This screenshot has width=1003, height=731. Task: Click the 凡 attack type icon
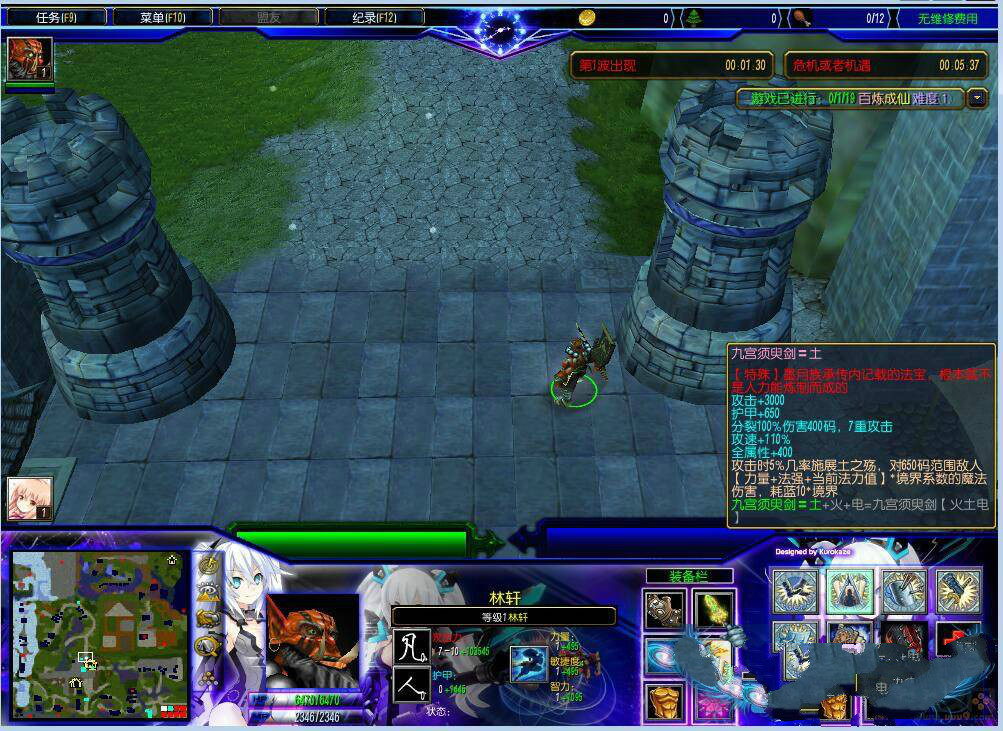point(412,646)
